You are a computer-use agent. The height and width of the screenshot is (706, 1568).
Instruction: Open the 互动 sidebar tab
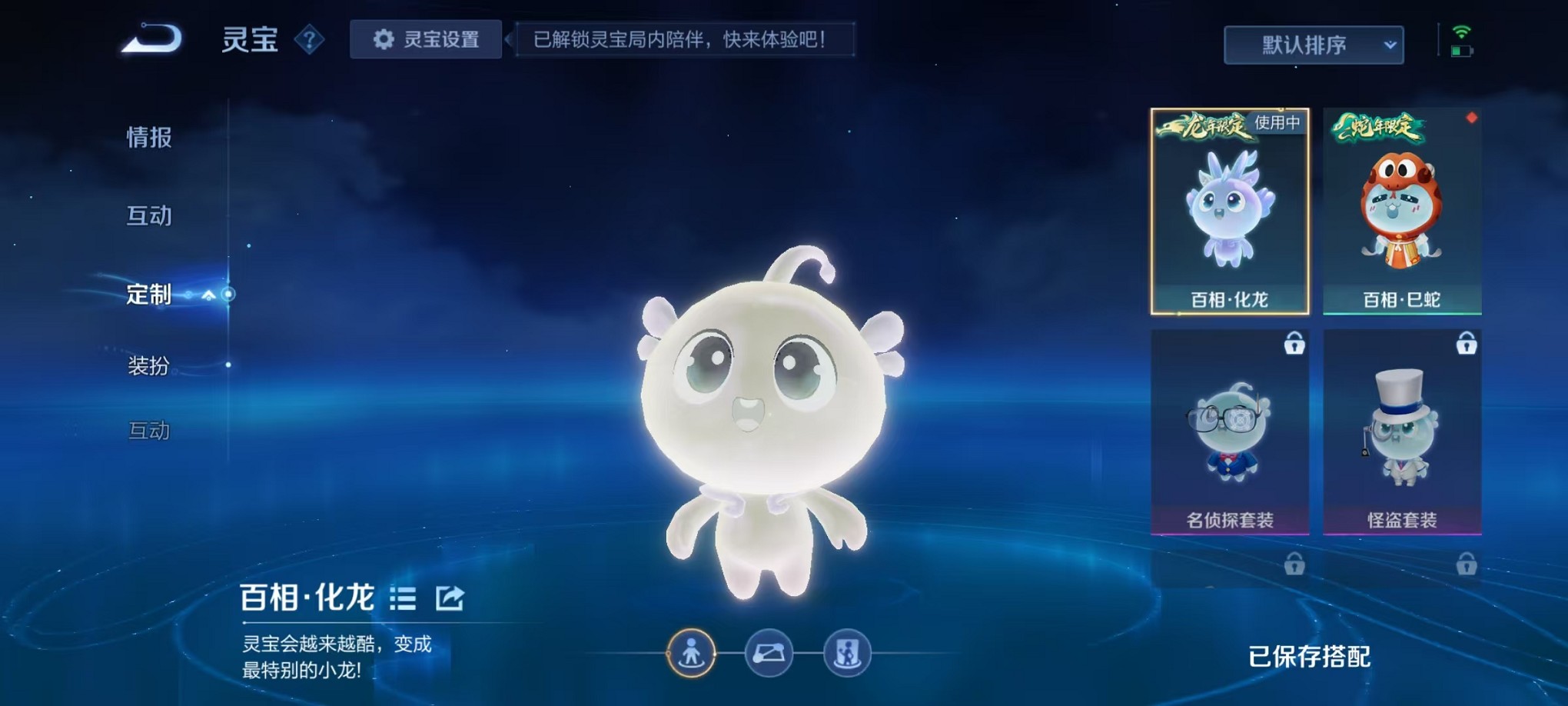coord(151,216)
